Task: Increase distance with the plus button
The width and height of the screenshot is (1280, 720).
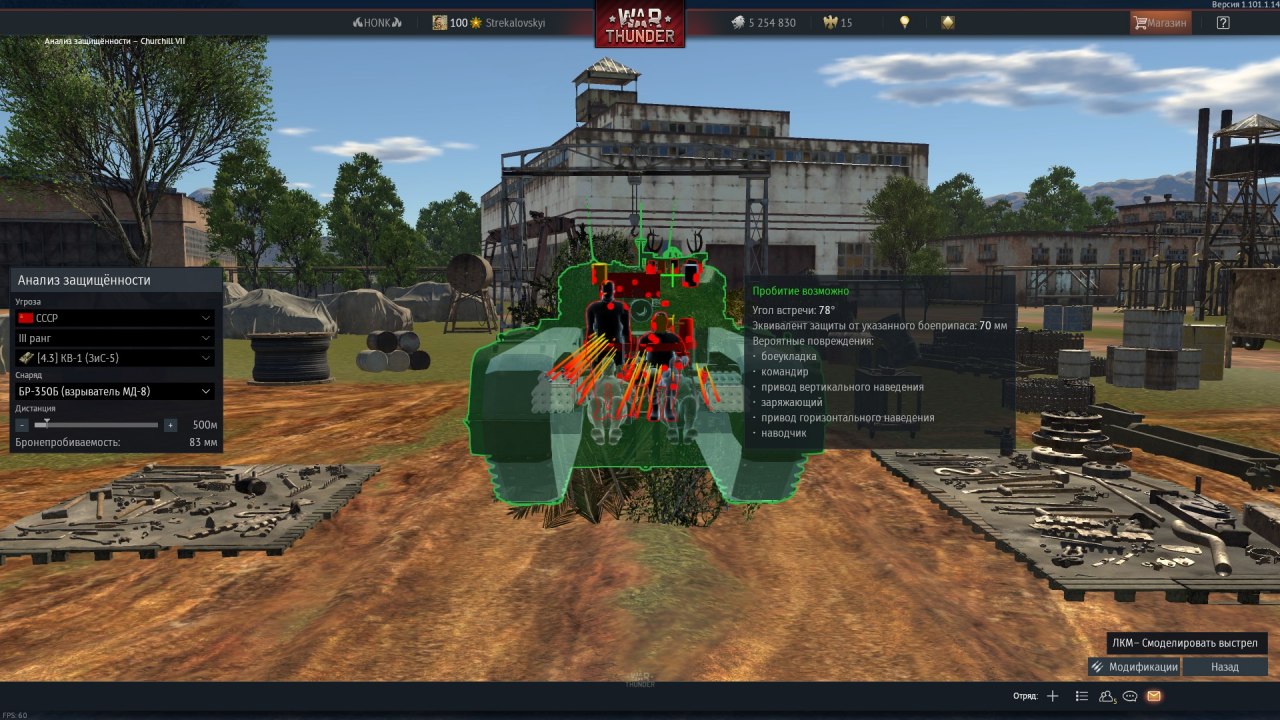Action: [x=171, y=425]
